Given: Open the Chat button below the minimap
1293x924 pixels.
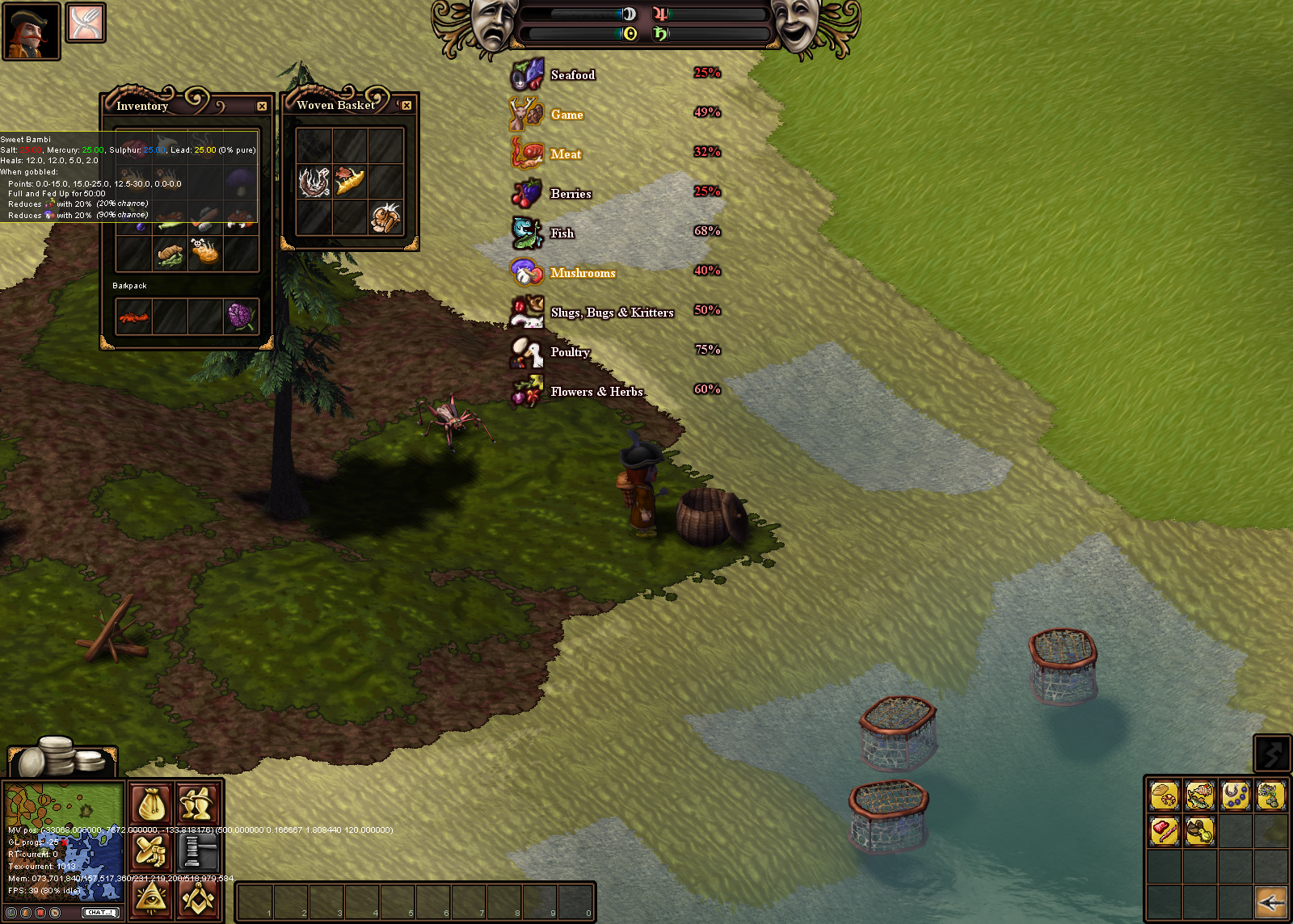Looking at the screenshot, I should 101,913.
